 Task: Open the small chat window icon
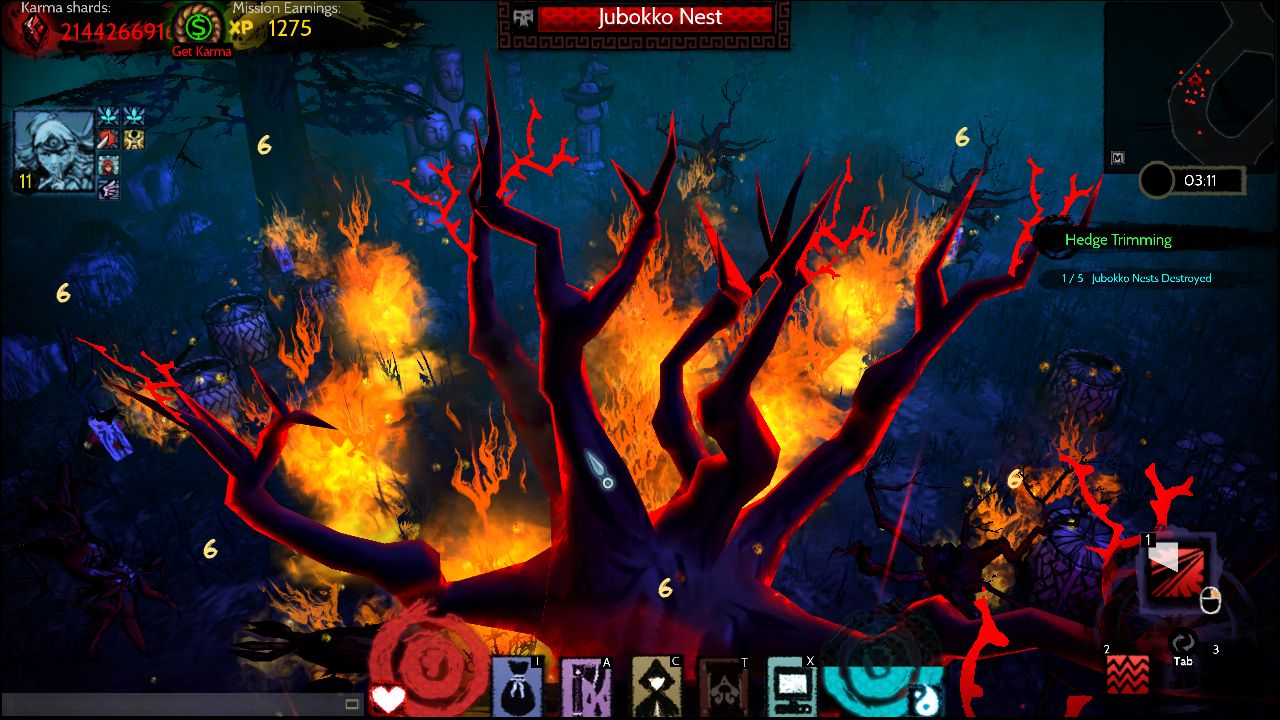(352, 704)
